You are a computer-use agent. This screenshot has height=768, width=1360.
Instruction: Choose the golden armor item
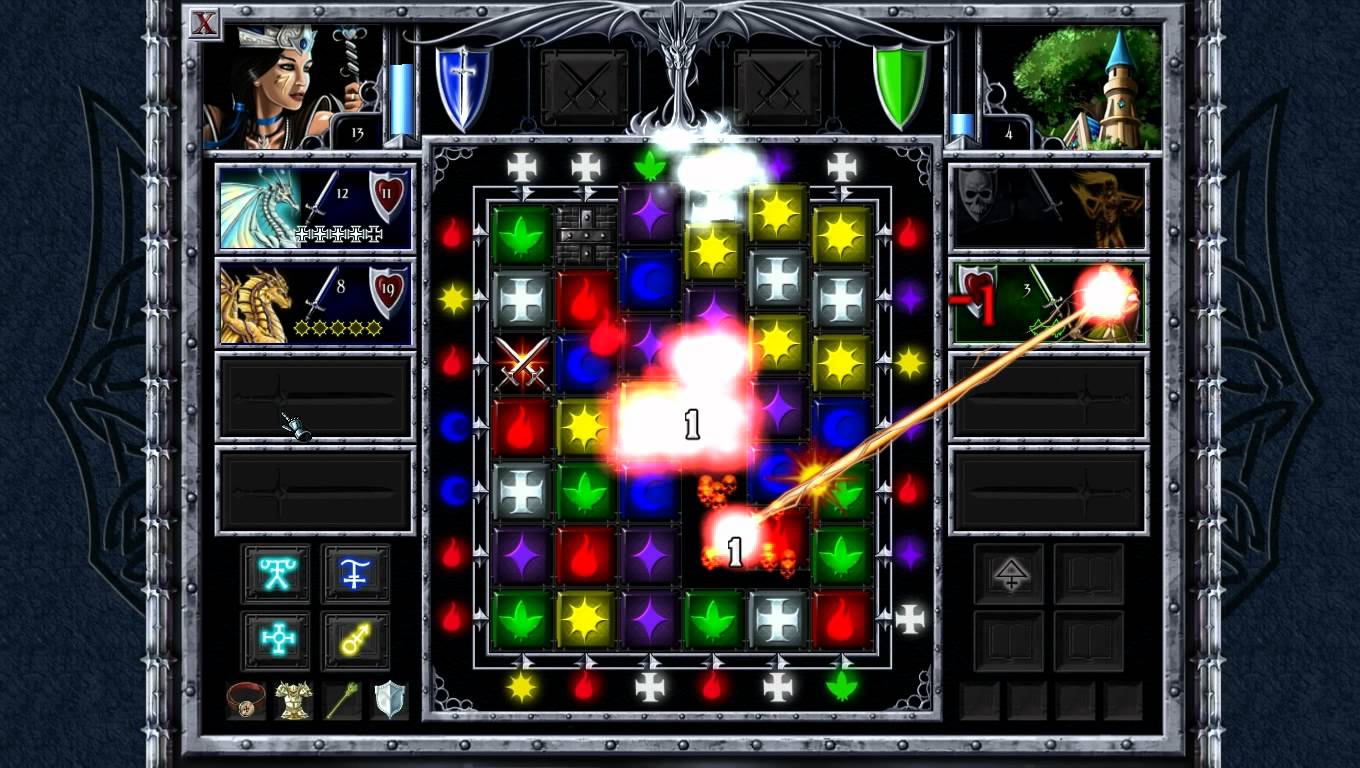[294, 700]
